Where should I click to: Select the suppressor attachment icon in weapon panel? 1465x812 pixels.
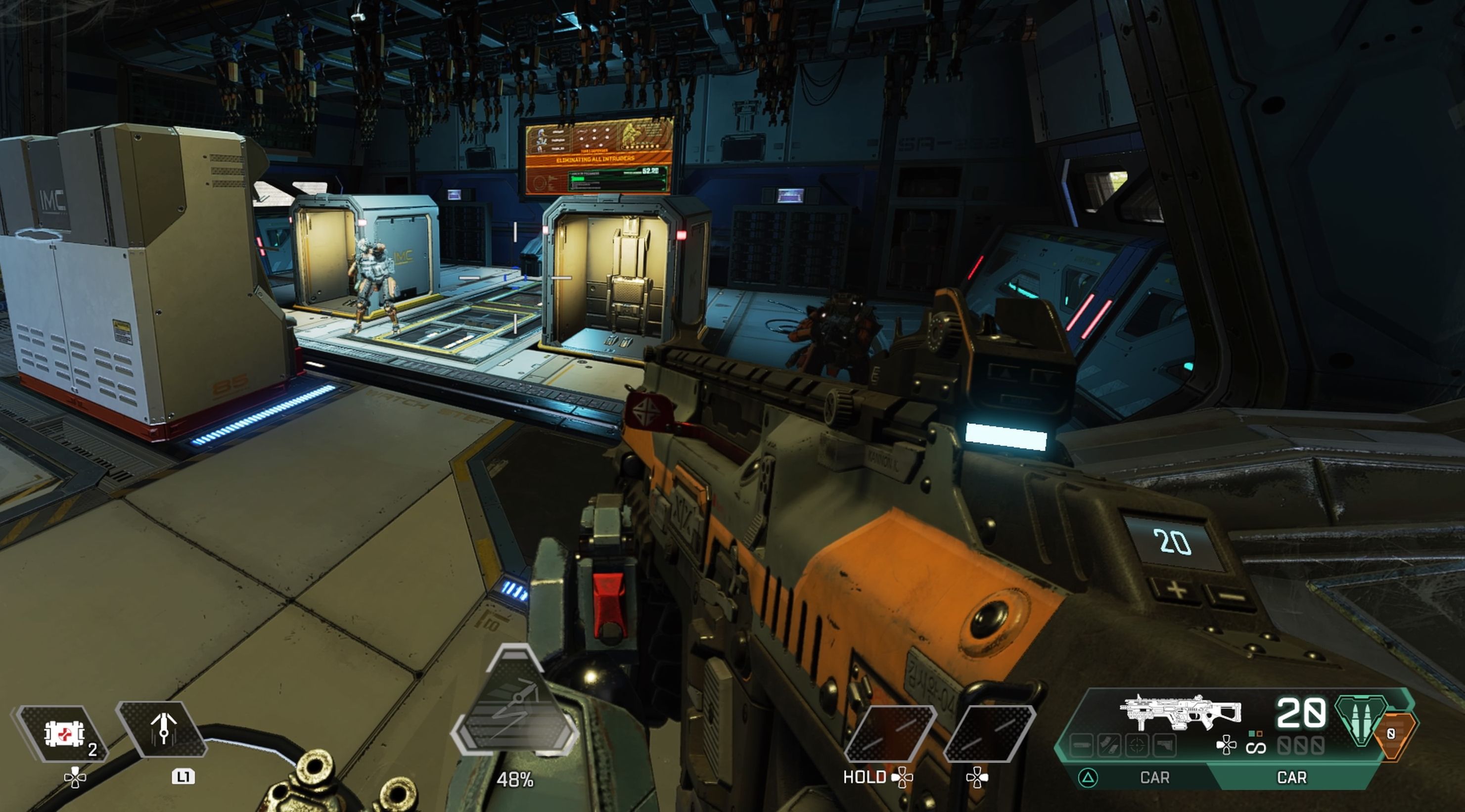tap(1081, 746)
